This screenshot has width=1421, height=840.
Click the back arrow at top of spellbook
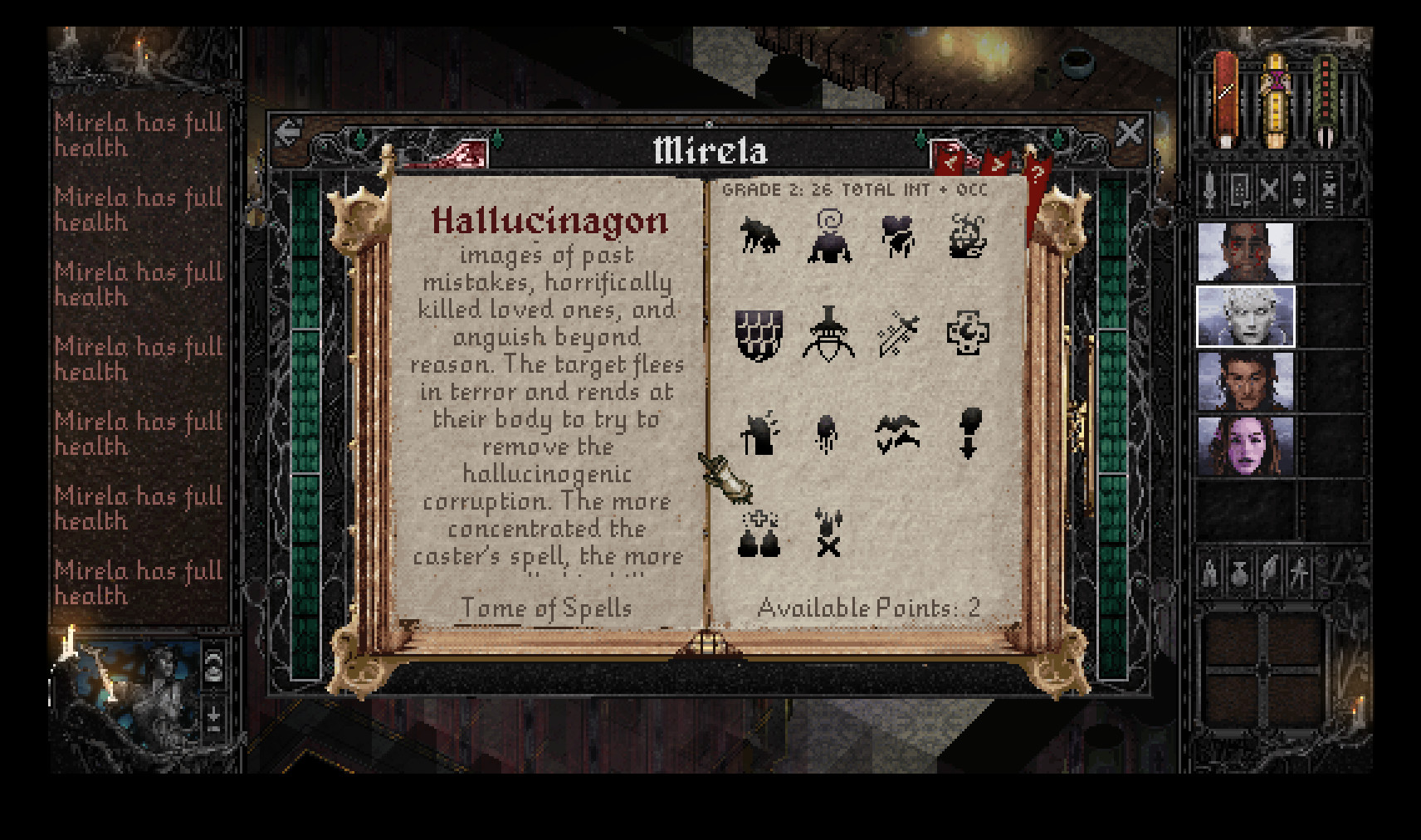click(287, 130)
